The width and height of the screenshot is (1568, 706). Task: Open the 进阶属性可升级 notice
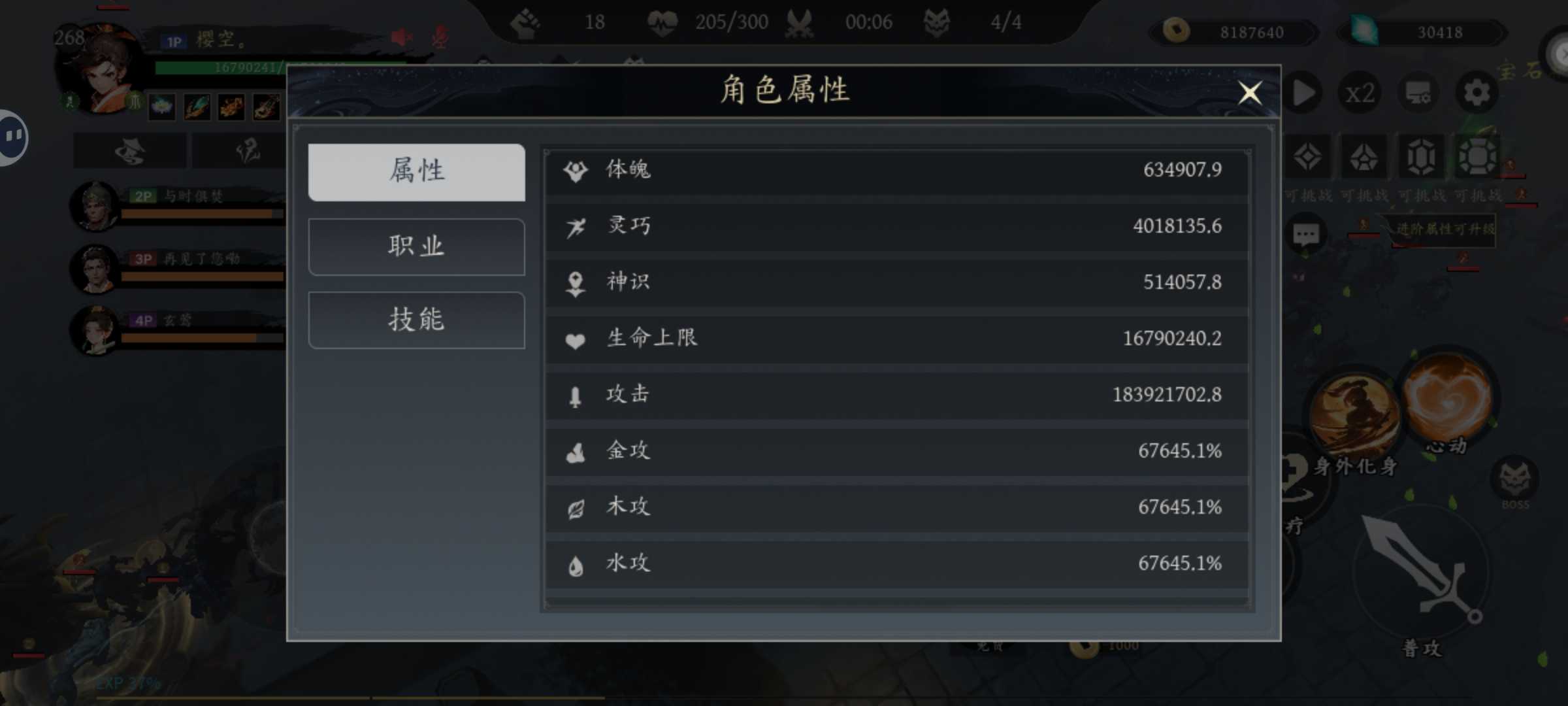(1444, 229)
